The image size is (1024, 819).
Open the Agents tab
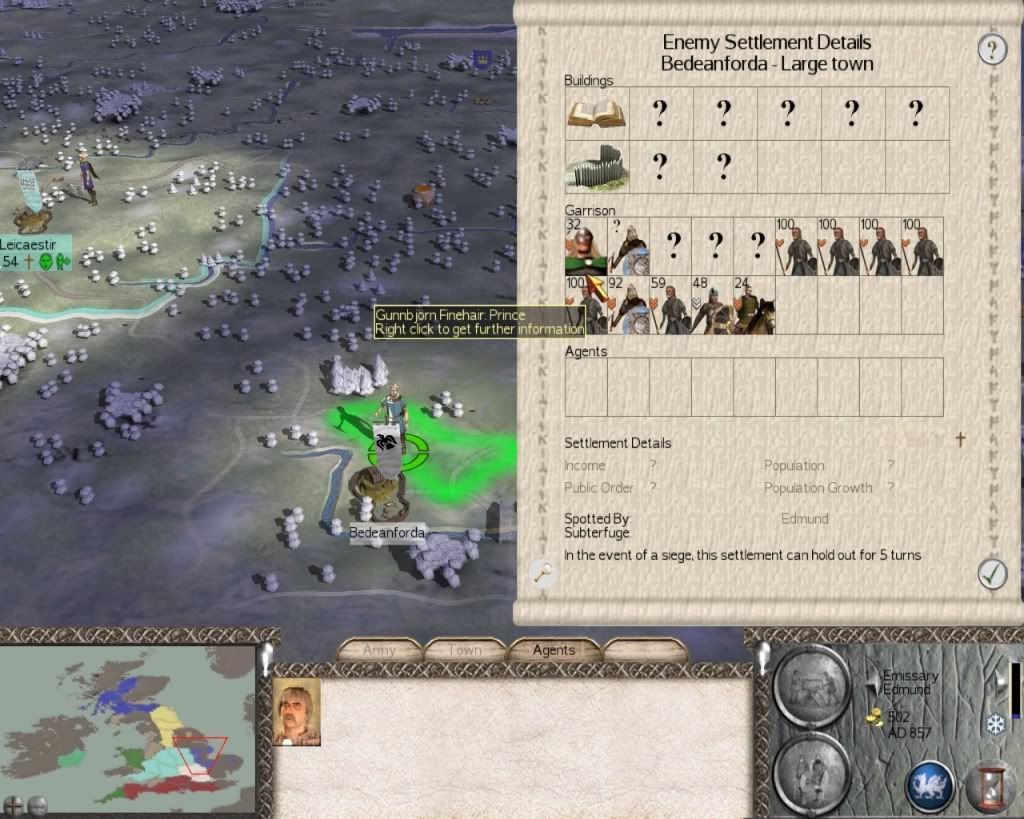pyautogui.click(x=553, y=650)
